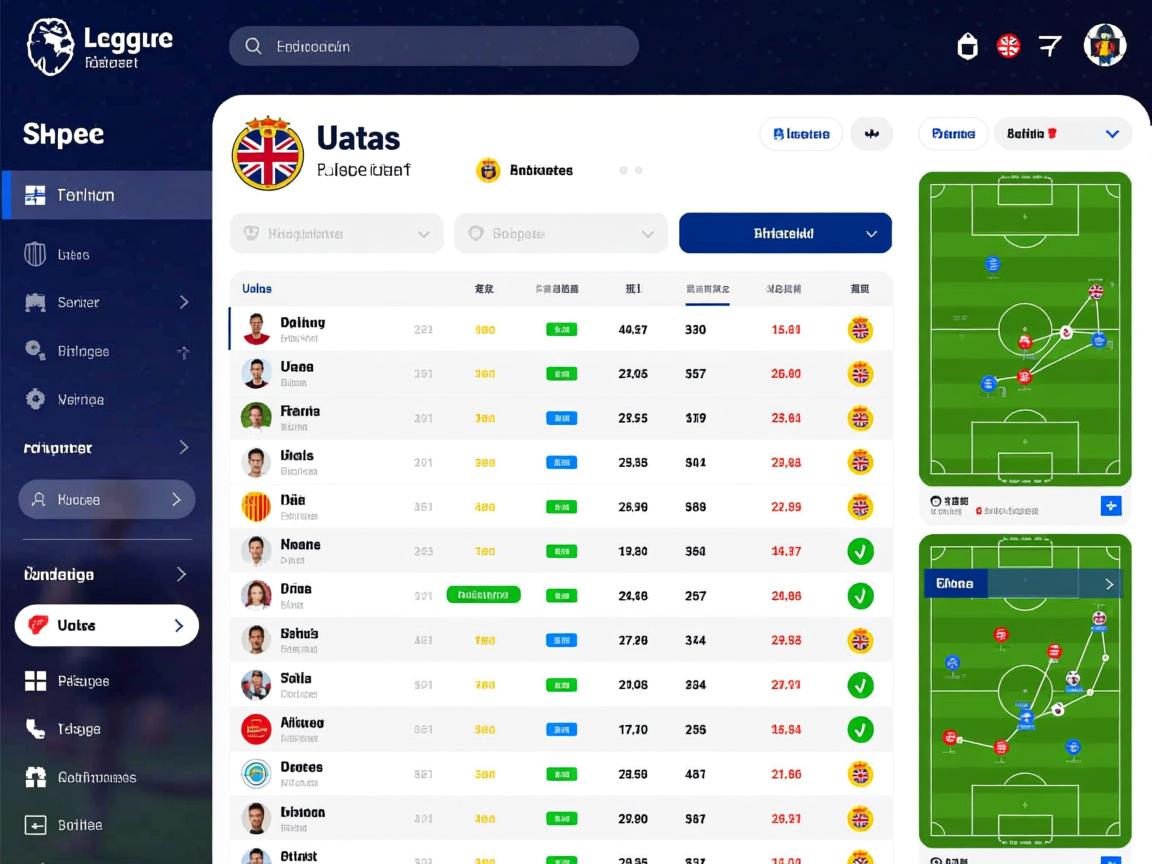Click the green pill button in the Dnaa row

[x=483, y=595]
